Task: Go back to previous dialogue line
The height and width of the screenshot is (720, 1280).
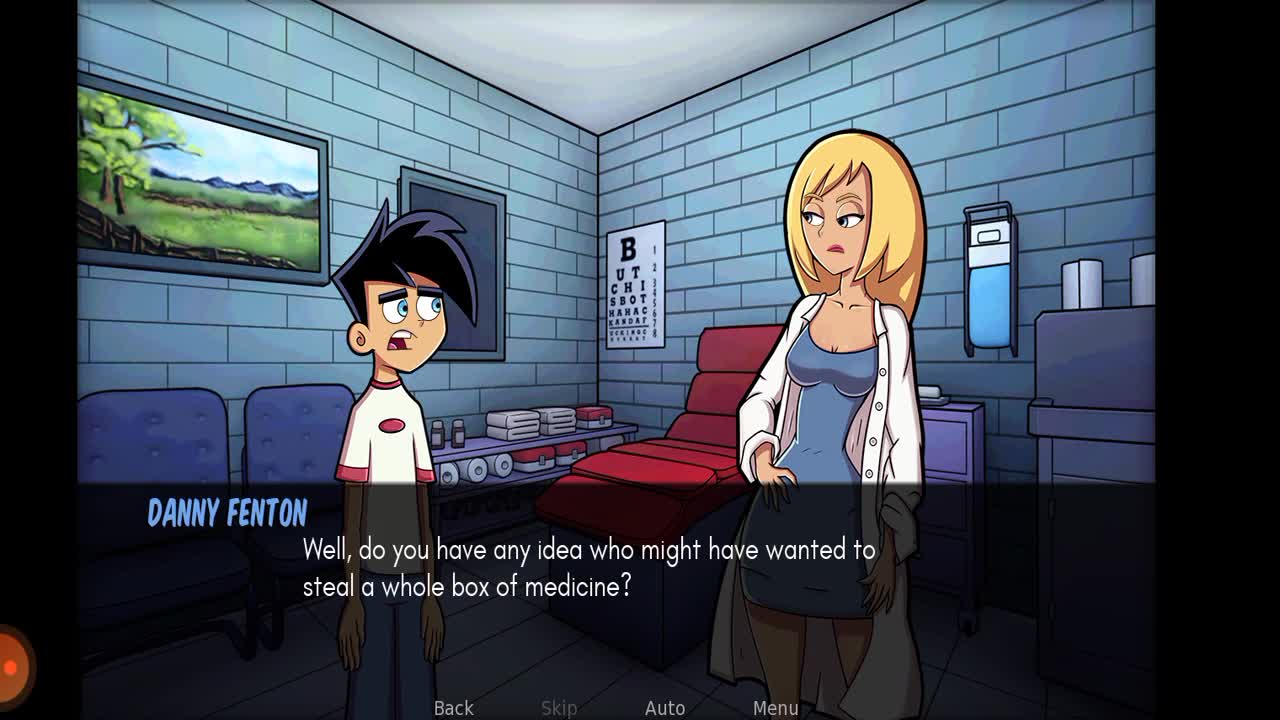Action: [x=453, y=708]
